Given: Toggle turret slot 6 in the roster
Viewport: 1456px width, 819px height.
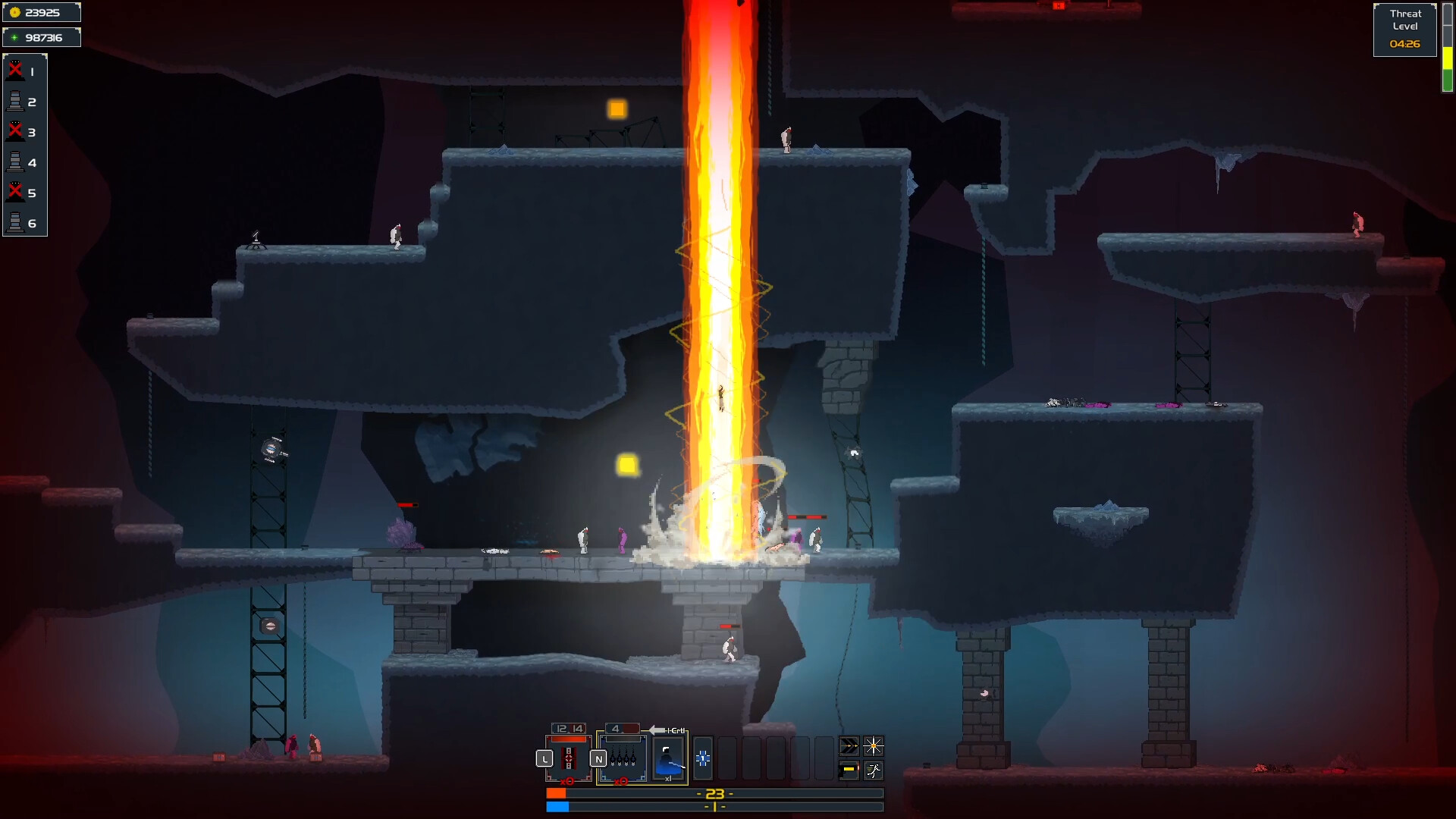Looking at the screenshot, I should (x=15, y=222).
